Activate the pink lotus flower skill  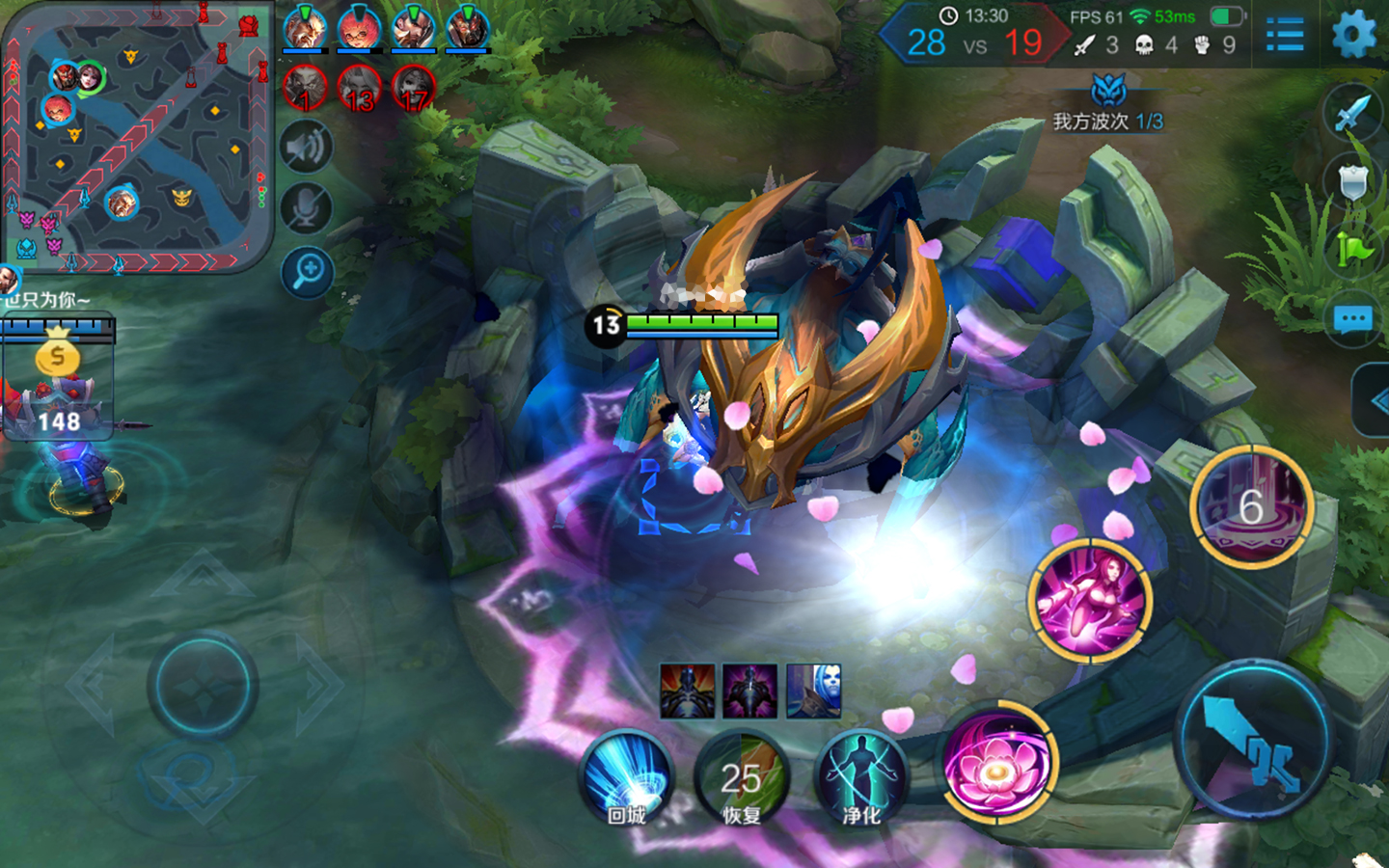[998, 764]
